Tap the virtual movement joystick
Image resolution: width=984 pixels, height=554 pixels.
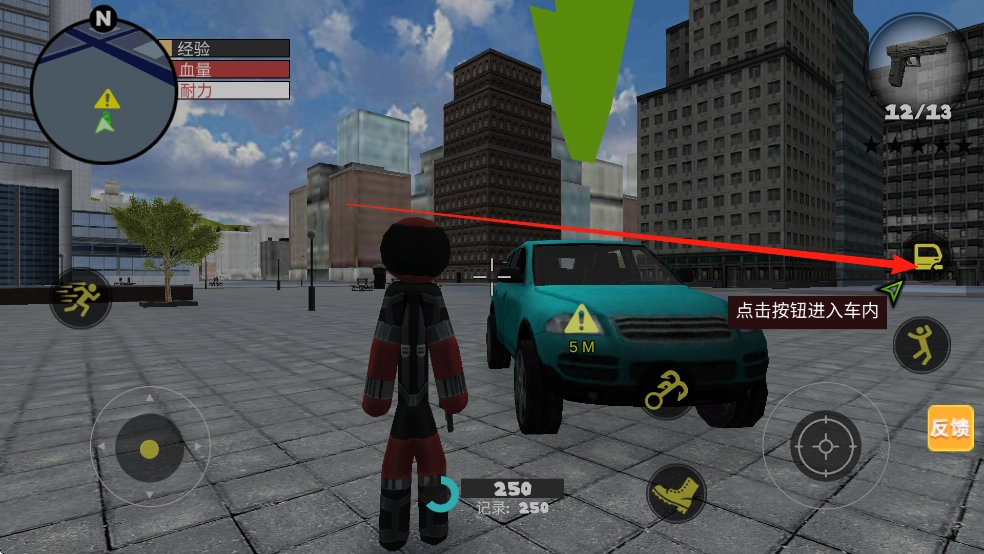click(x=149, y=448)
